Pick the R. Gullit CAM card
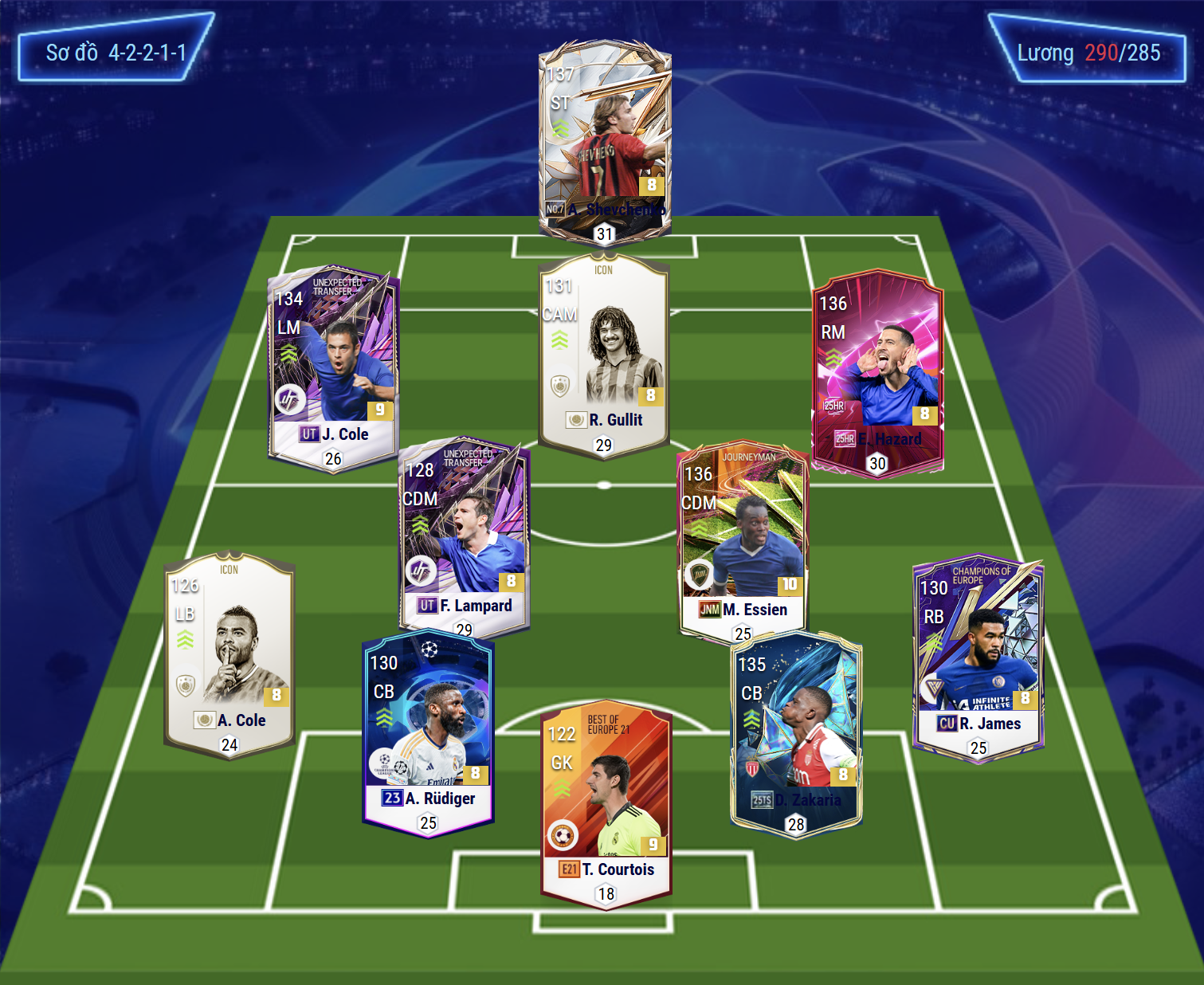 603,355
